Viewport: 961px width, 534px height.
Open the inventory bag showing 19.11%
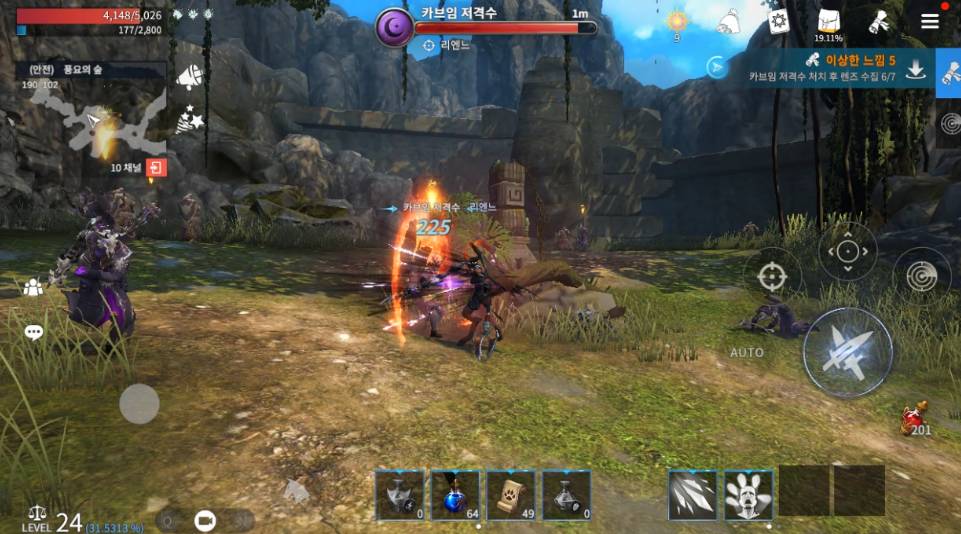pyautogui.click(x=828, y=22)
